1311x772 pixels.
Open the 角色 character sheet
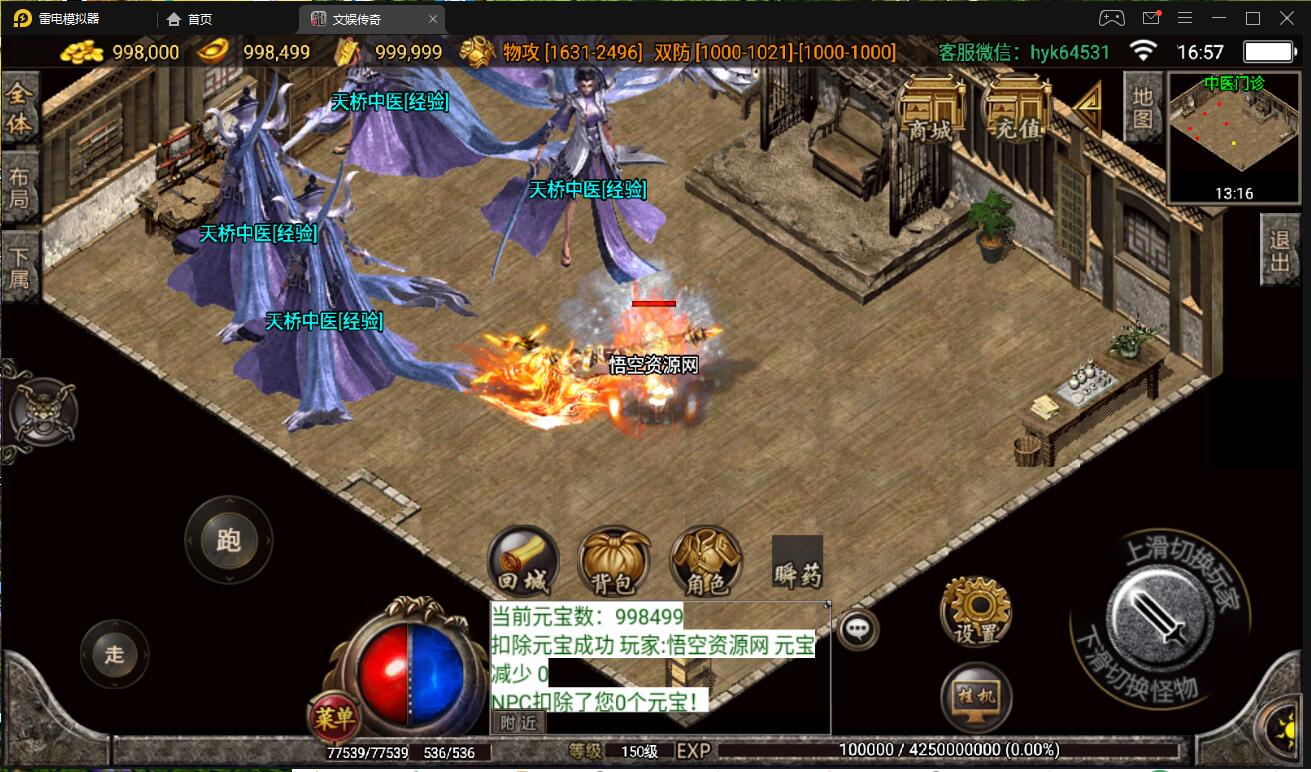point(706,562)
